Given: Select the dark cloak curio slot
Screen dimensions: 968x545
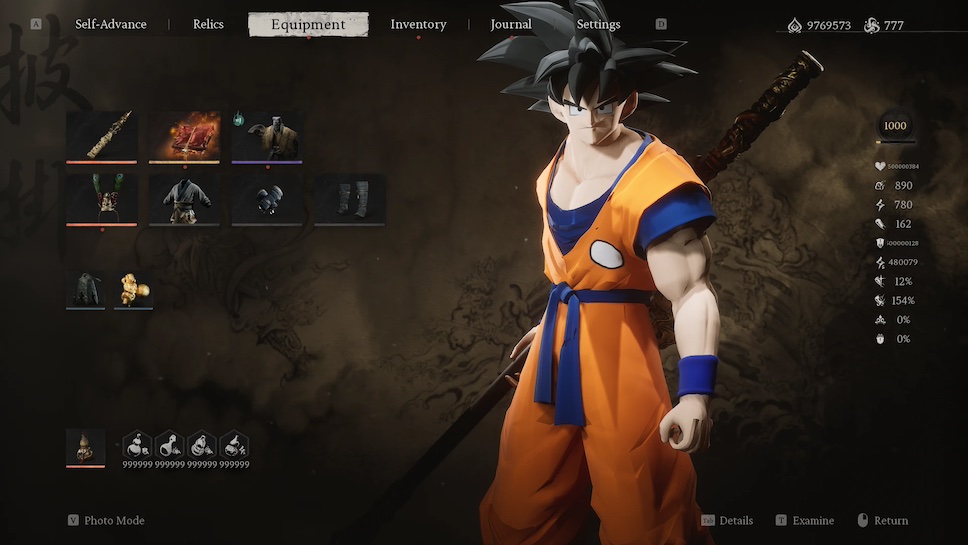Looking at the screenshot, I should 85,289.
